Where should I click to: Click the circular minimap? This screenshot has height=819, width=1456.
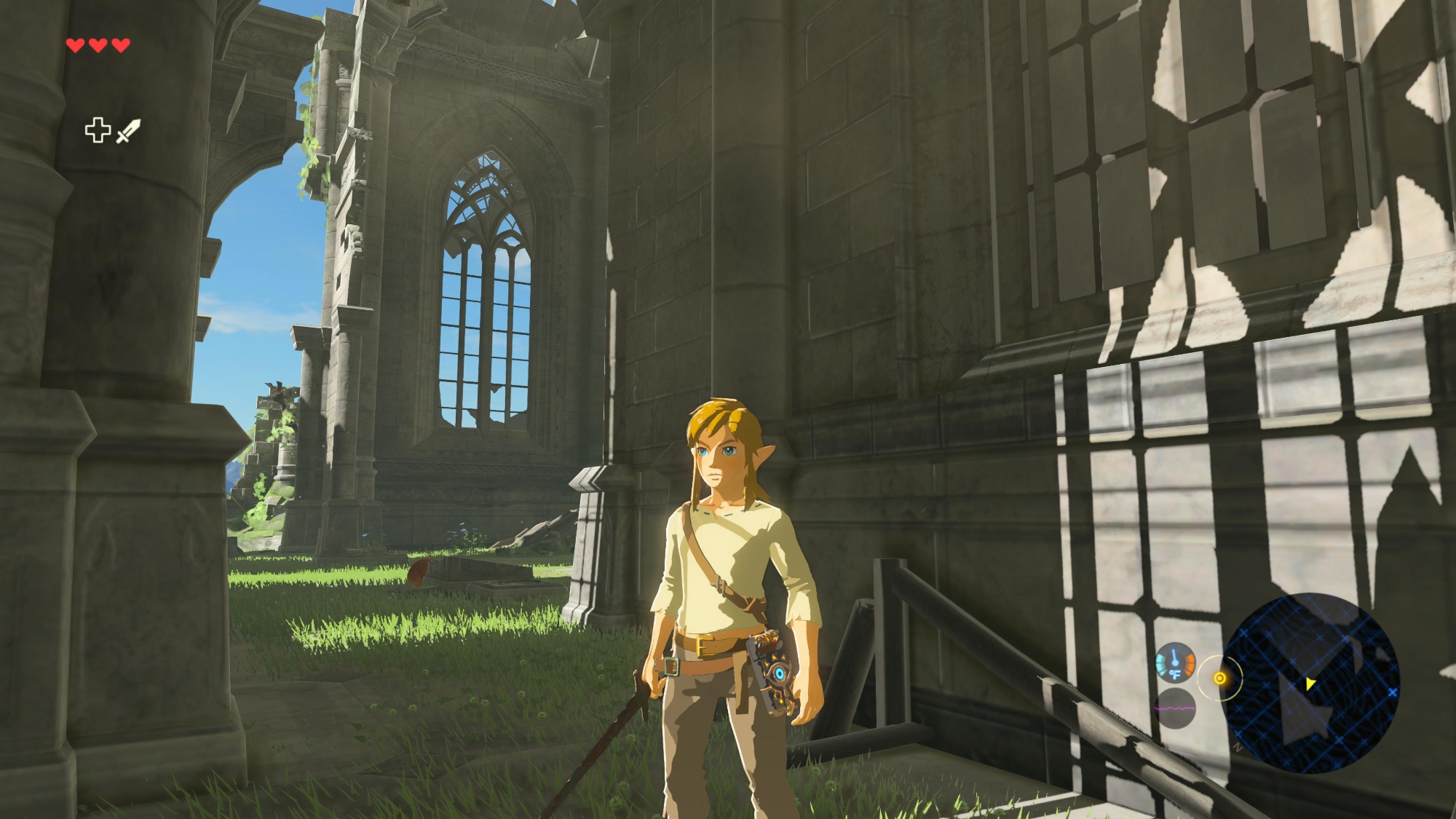1310,683
